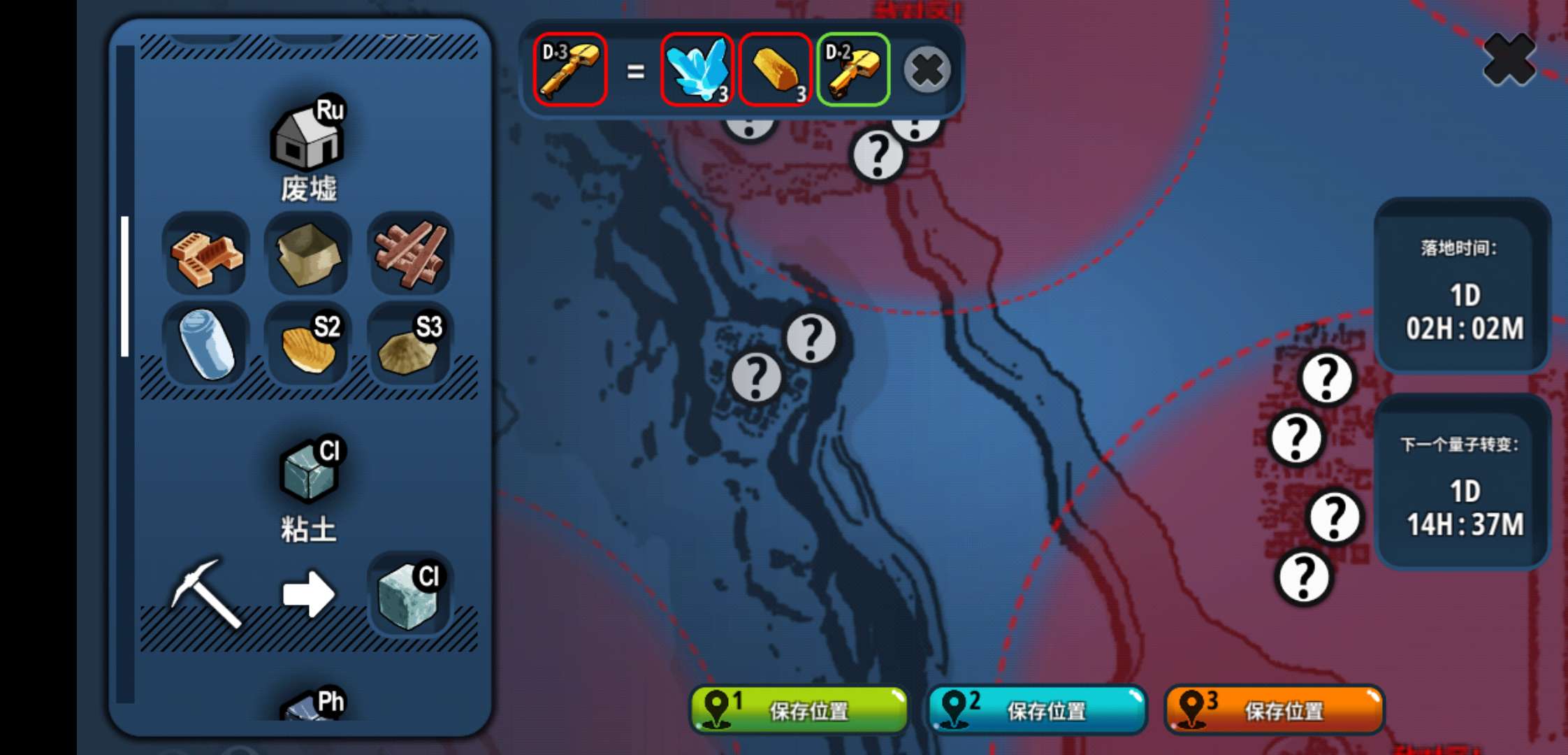
Task: Dismiss the hammer recipe bar
Action: pyautogui.click(x=927, y=70)
